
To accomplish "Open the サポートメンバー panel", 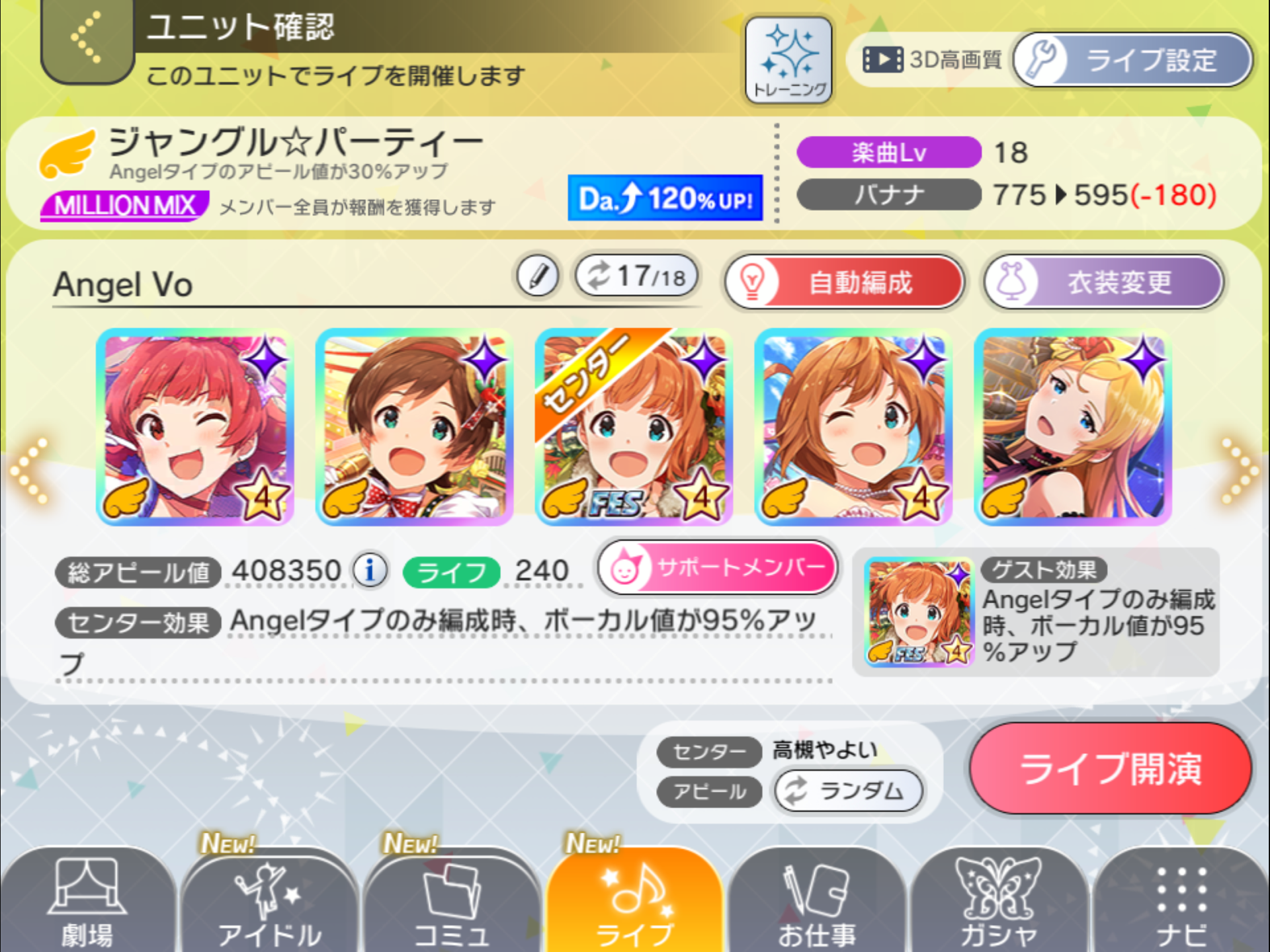I will point(718,567).
